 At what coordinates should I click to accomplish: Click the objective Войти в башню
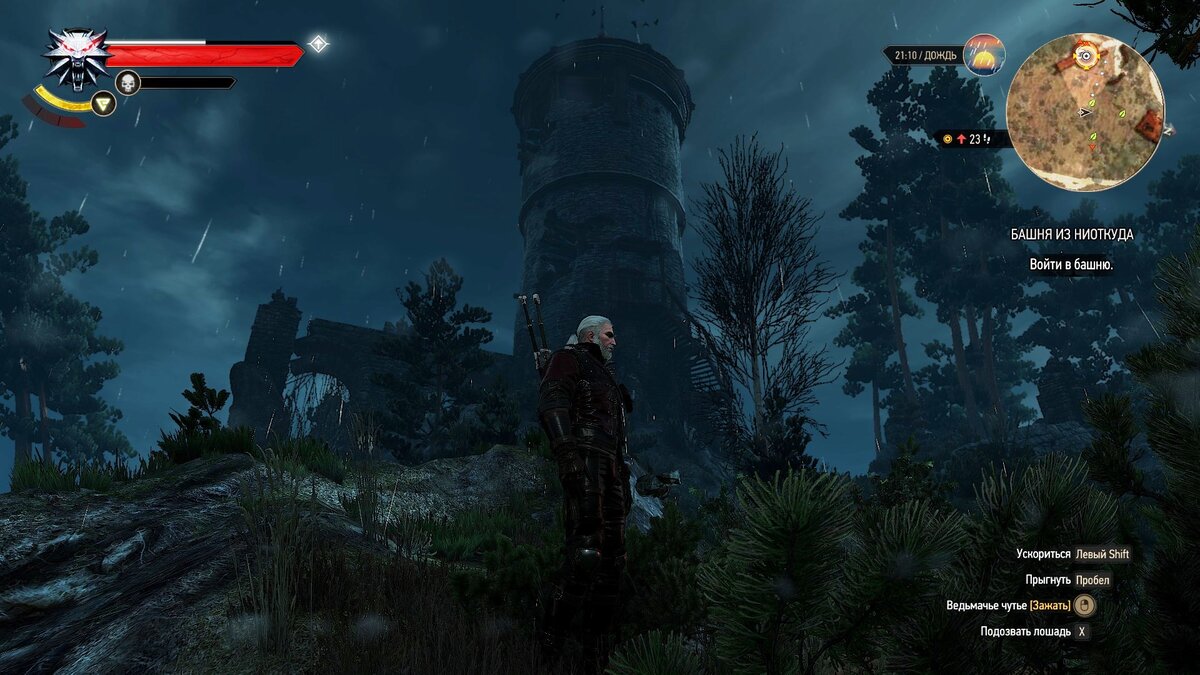(x=1072, y=265)
